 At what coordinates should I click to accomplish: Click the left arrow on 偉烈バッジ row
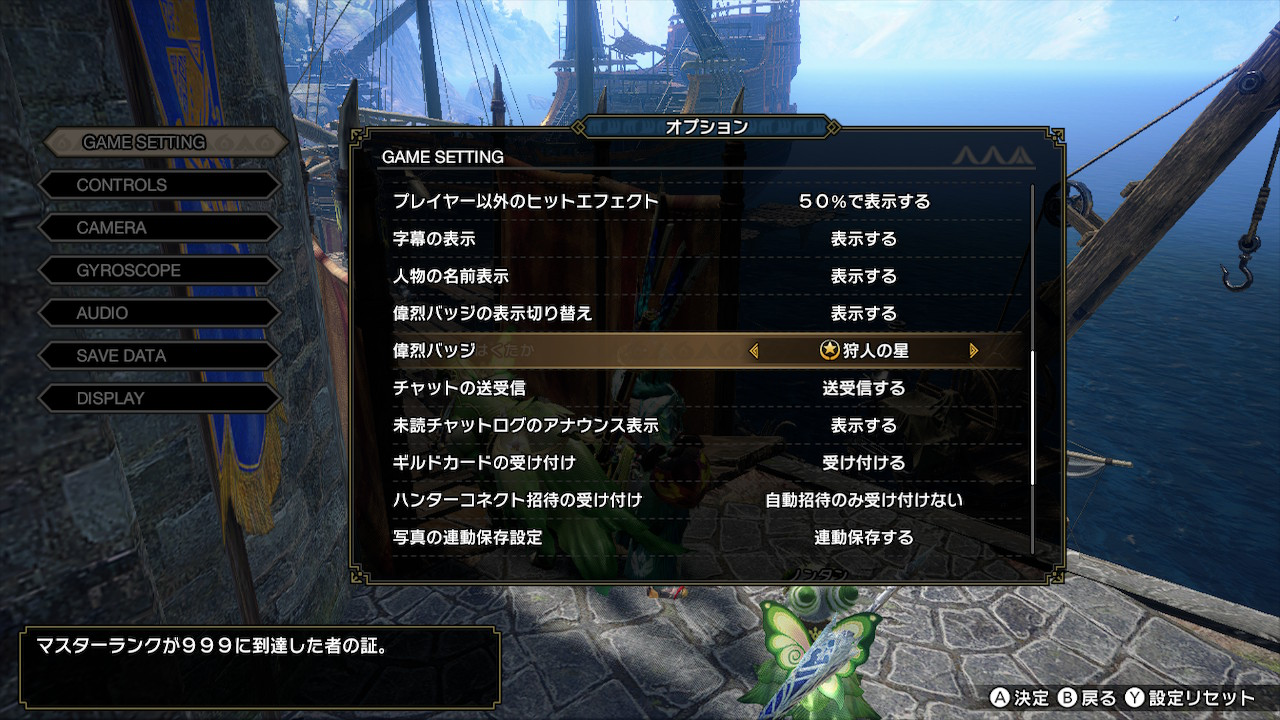(x=754, y=351)
